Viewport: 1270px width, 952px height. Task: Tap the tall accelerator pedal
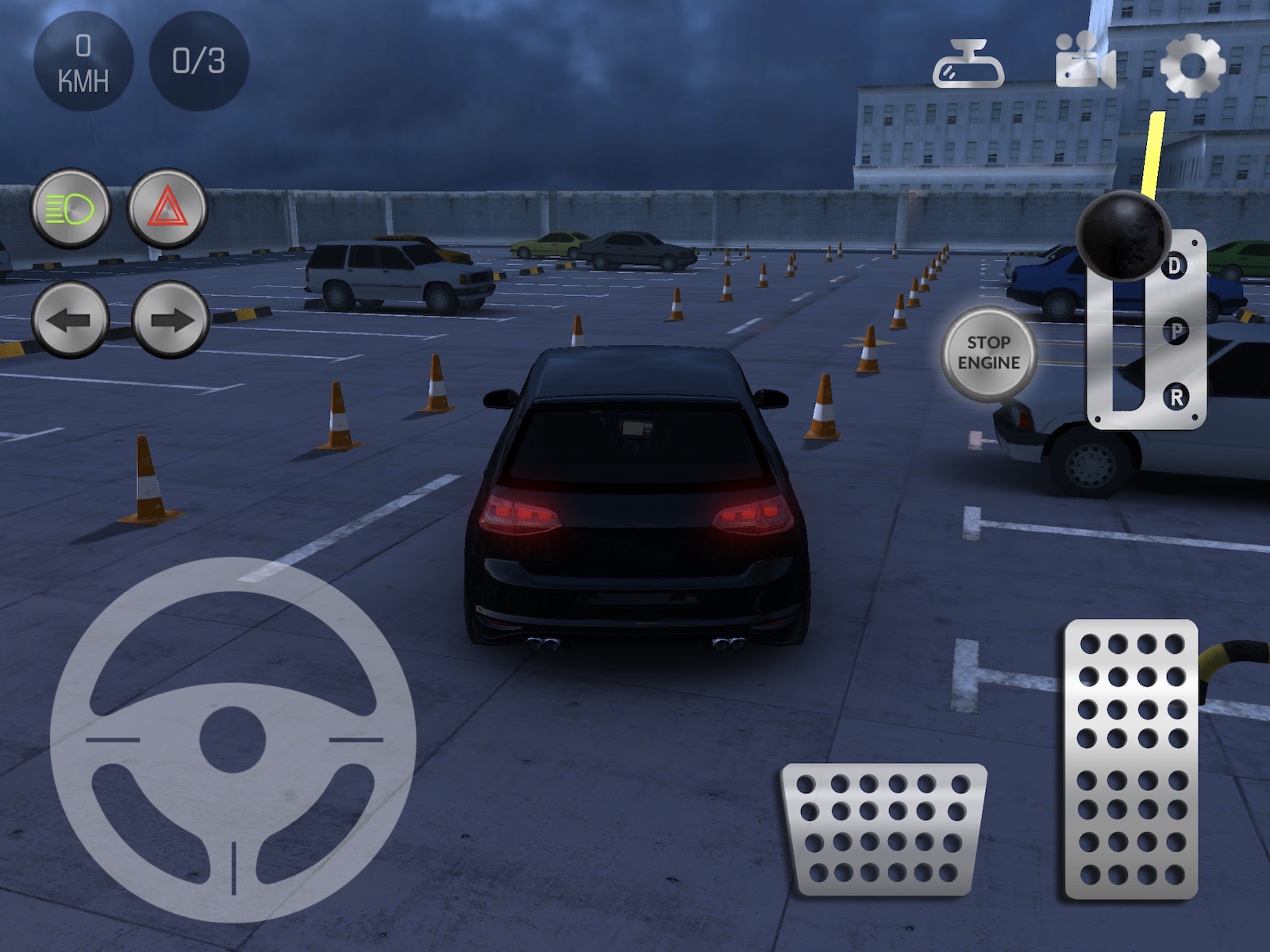1131,759
